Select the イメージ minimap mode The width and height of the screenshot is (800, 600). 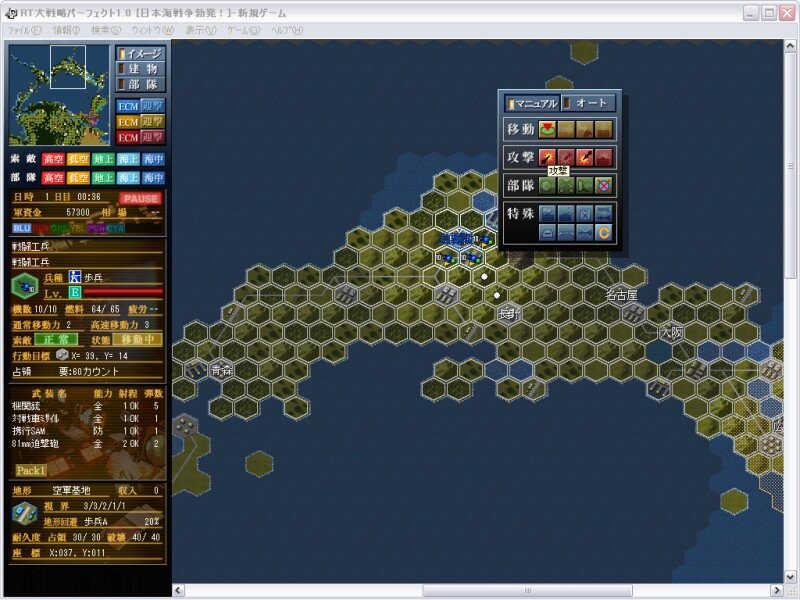click(141, 54)
